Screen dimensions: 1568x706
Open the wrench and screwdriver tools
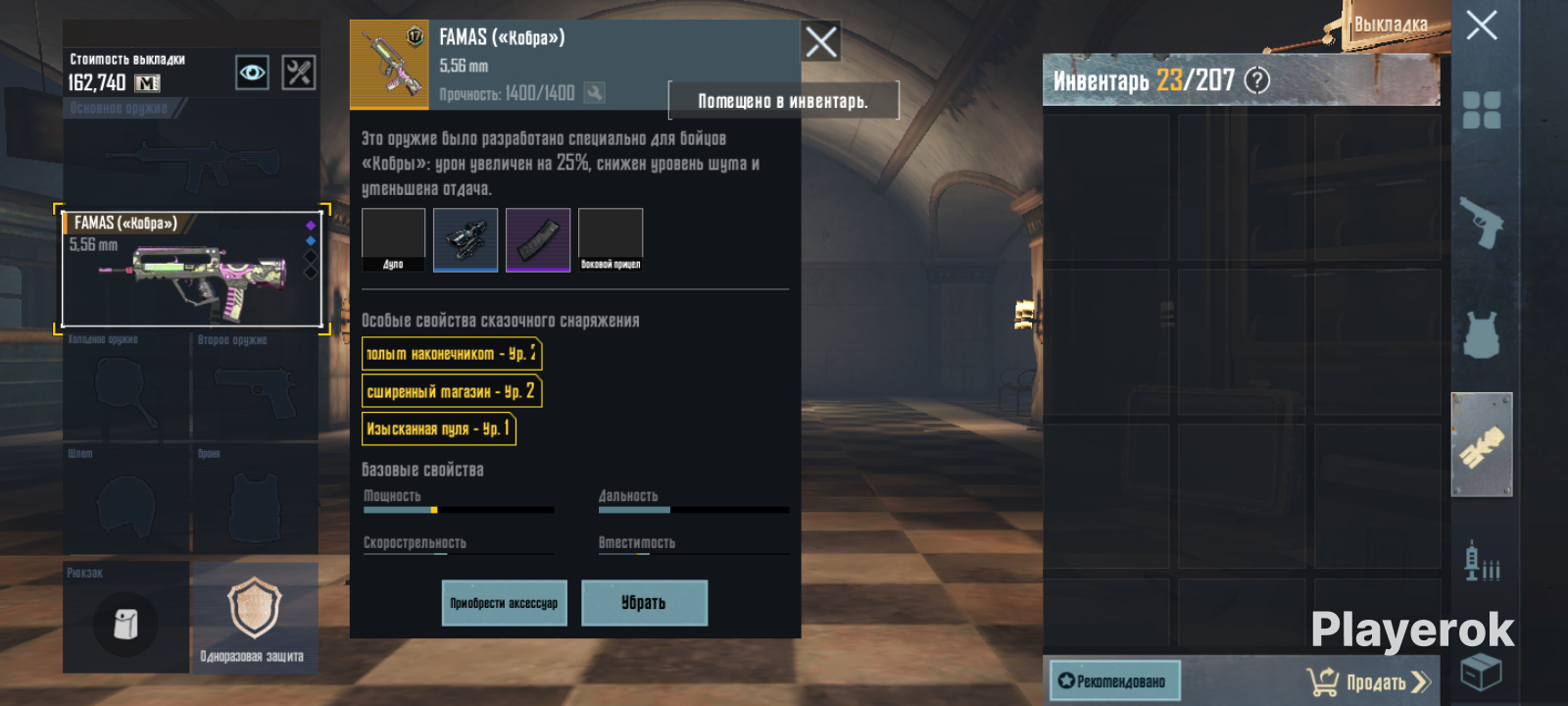pos(299,73)
